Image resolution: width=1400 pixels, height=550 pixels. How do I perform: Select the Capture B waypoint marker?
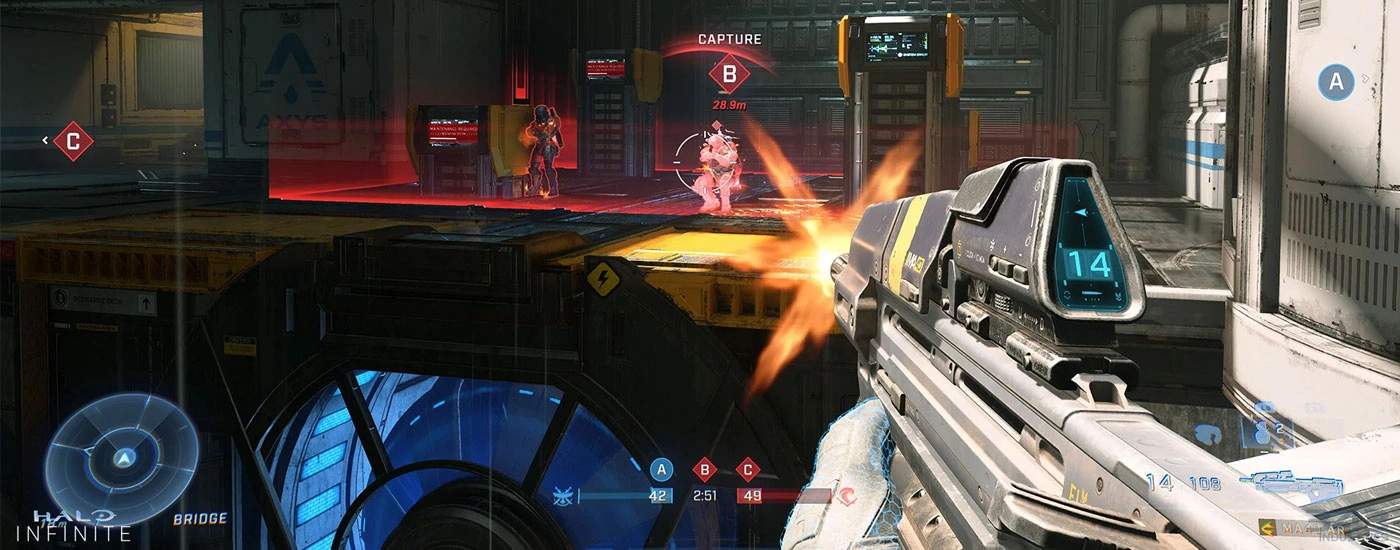coord(729,74)
